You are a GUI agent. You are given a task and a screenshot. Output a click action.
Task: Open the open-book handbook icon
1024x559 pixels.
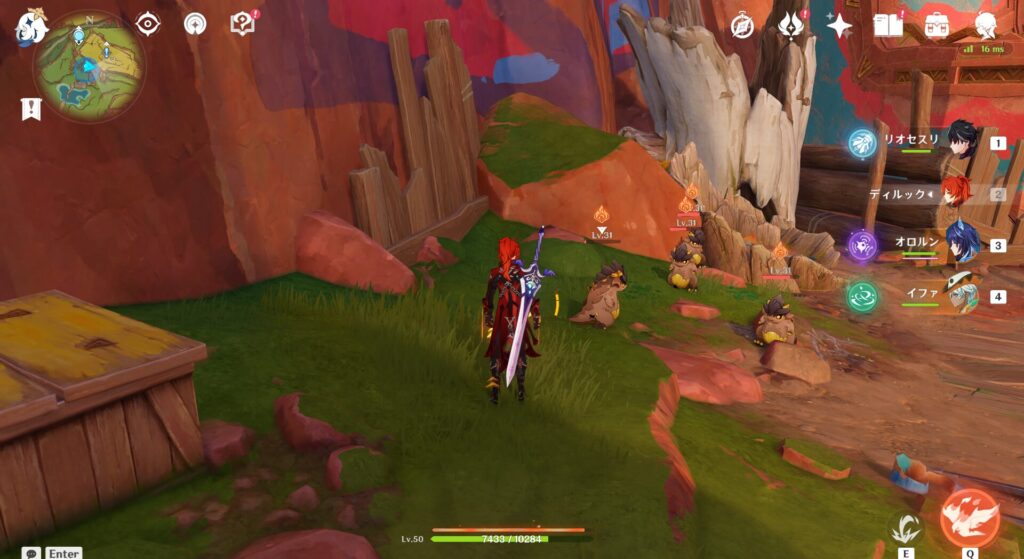tap(887, 25)
